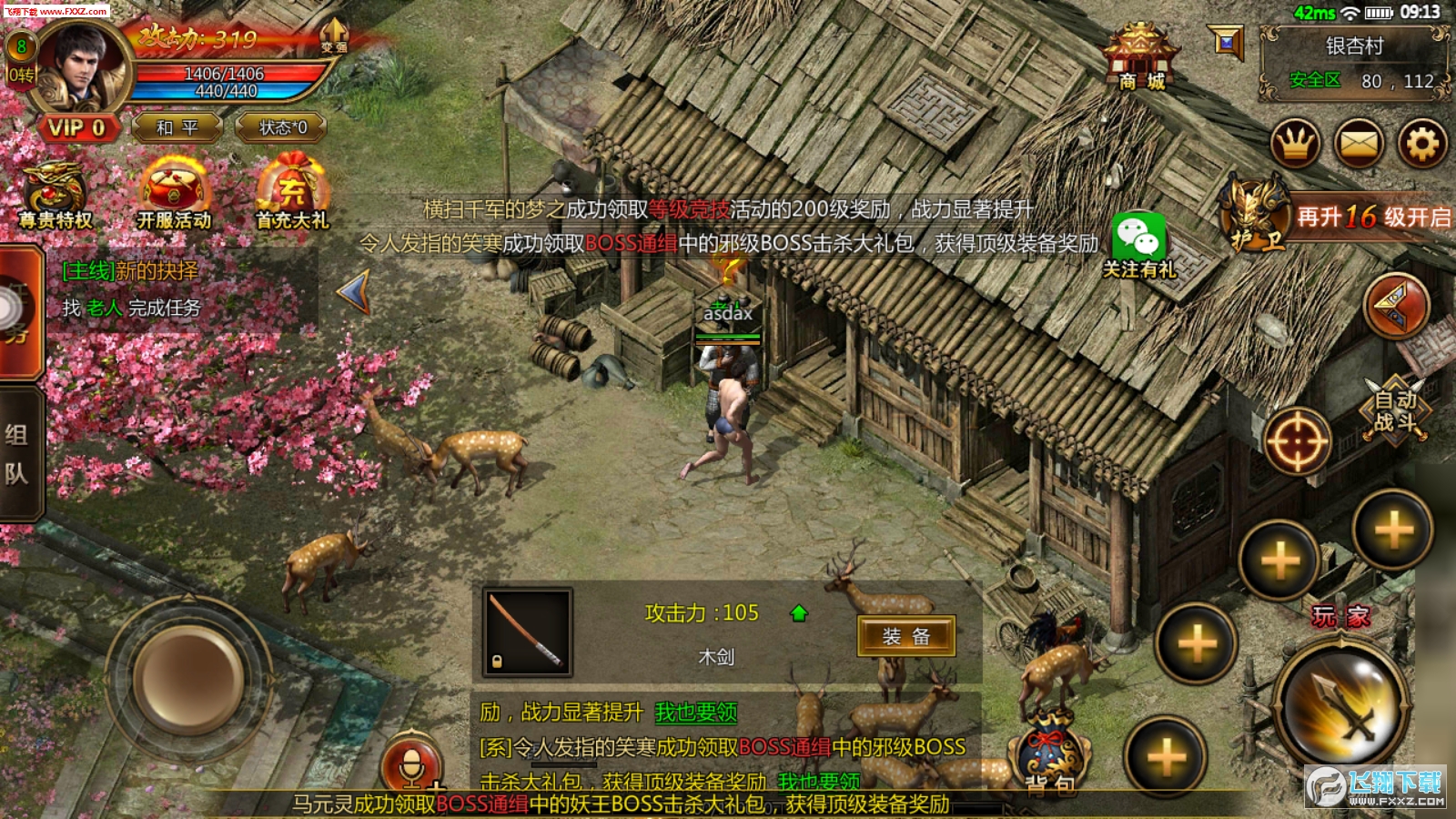Open the mail envelope icon
This screenshot has width=1456, height=819.
pos(1359,143)
